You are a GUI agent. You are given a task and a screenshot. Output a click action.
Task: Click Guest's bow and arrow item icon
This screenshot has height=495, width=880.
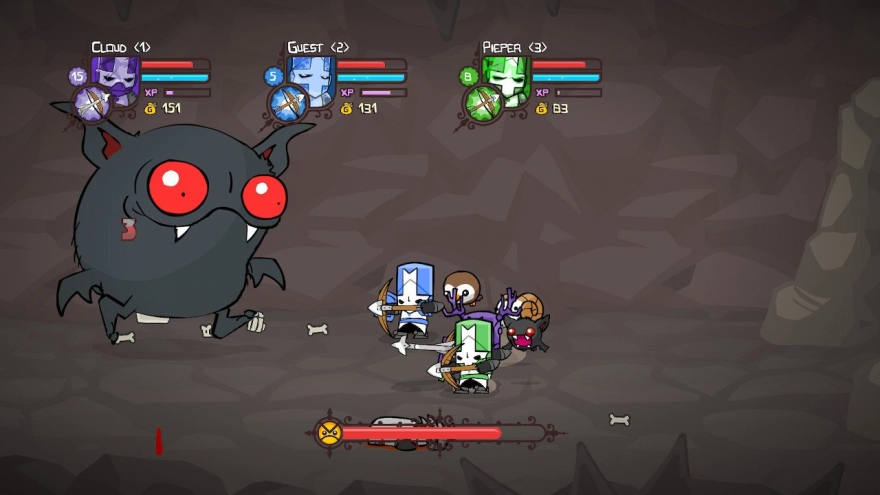pos(287,104)
